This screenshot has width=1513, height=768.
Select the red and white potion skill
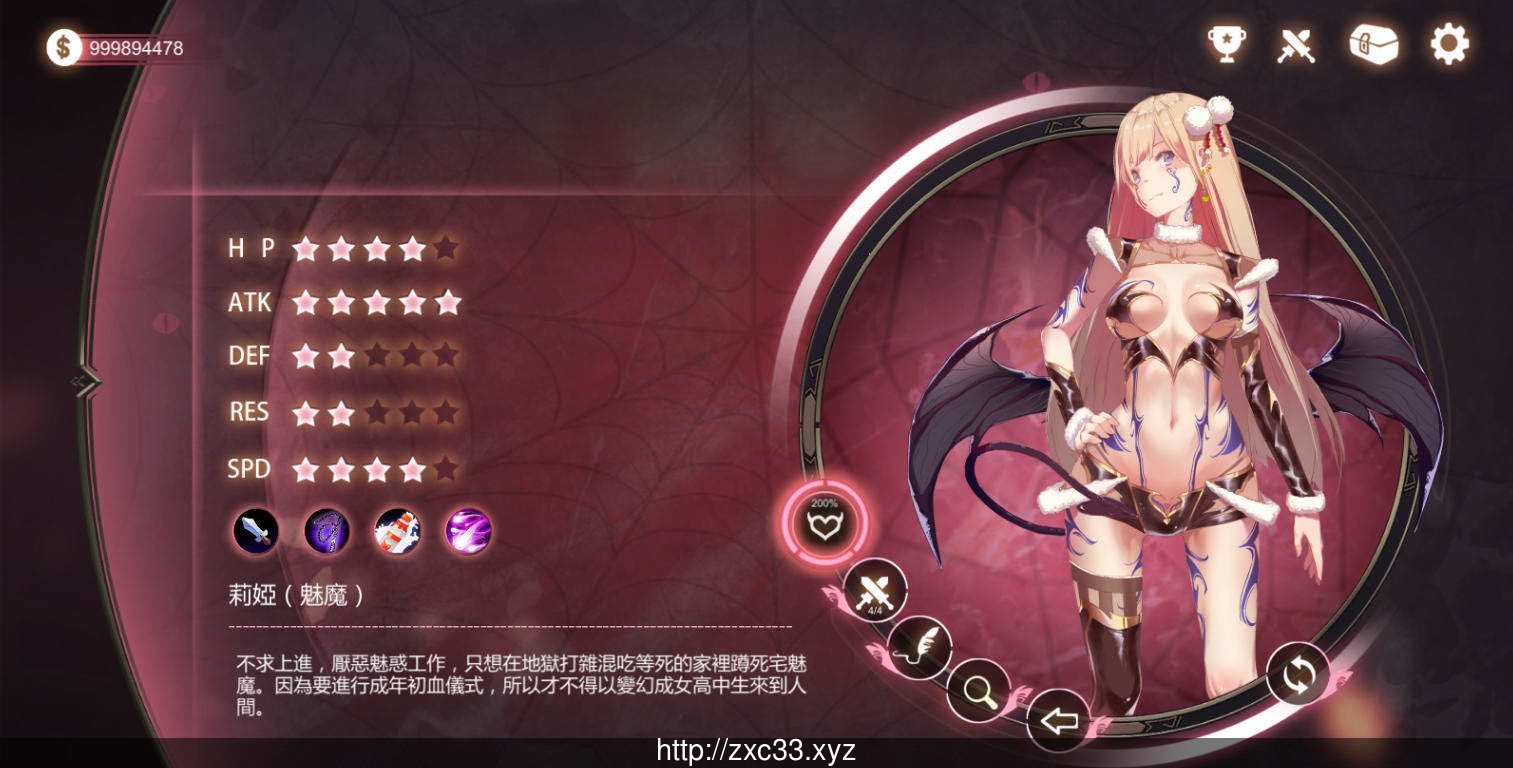pos(397,530)
